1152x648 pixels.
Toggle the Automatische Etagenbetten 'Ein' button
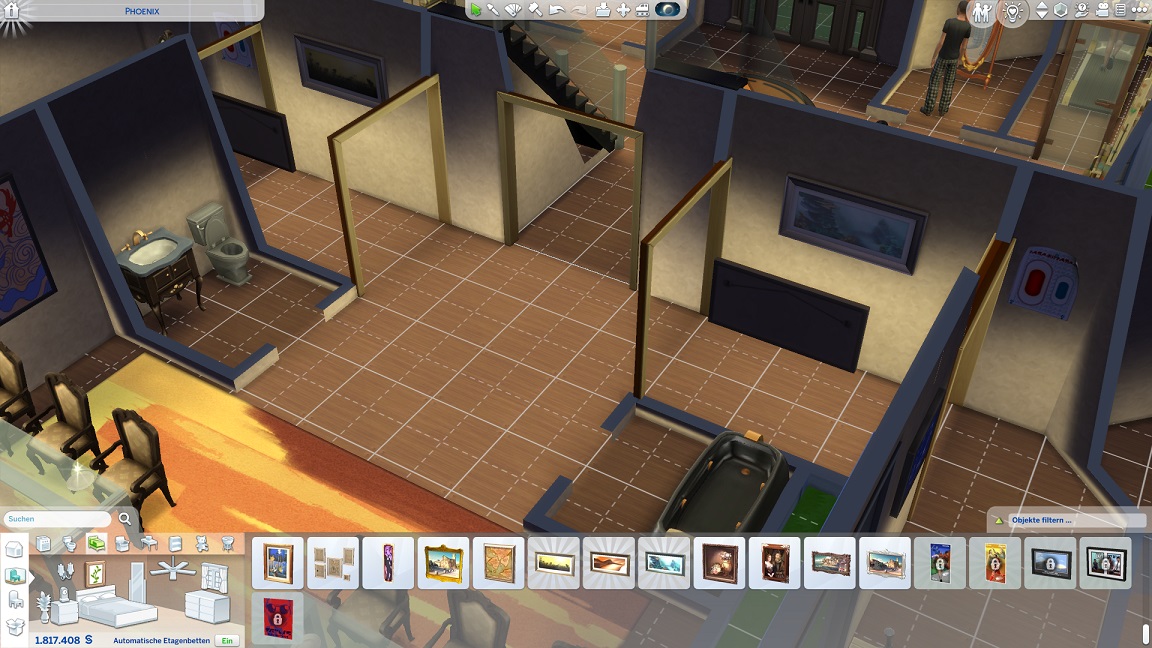click(x=228, y=640)
